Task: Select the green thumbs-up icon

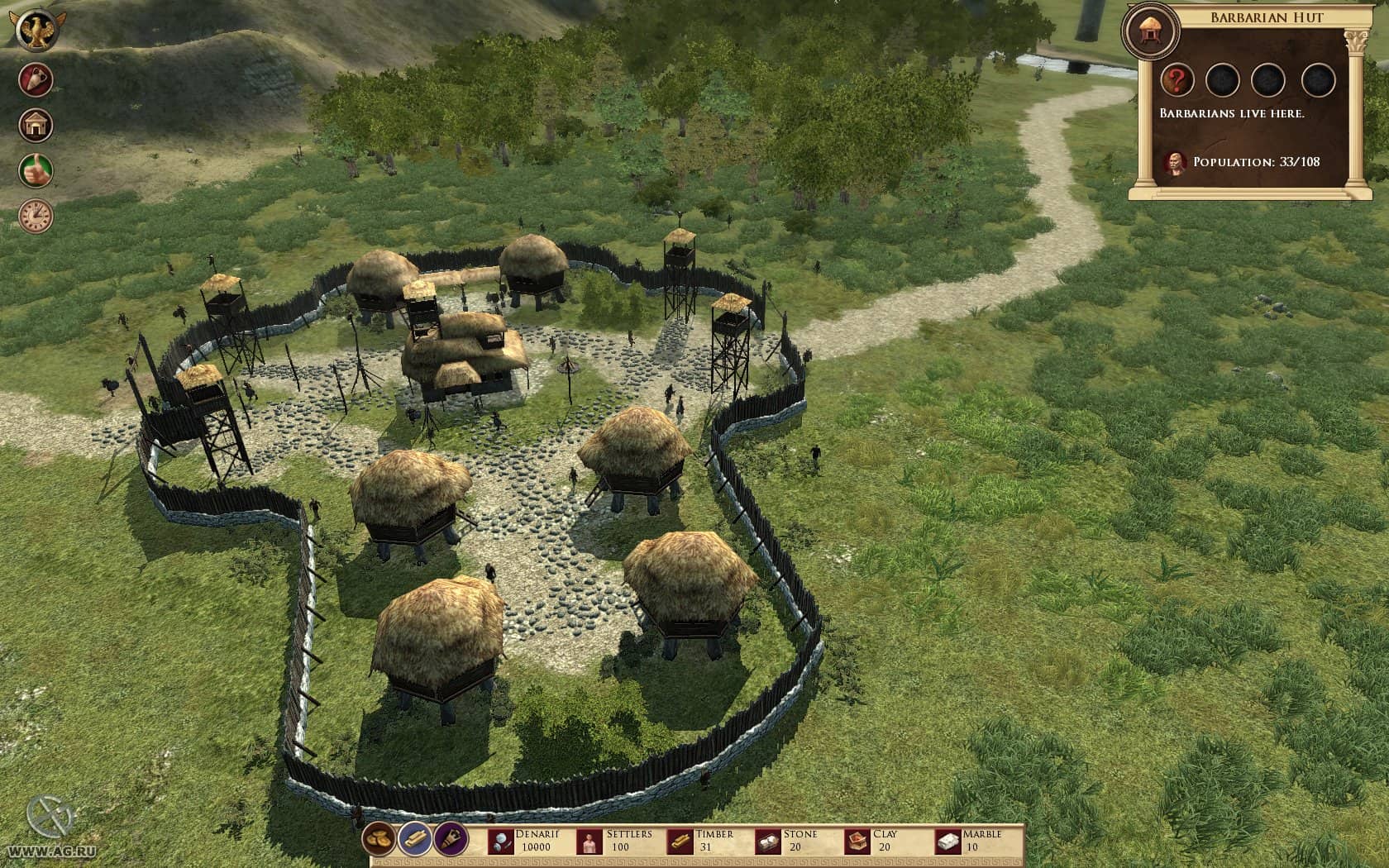Action: tap(36, 170)
